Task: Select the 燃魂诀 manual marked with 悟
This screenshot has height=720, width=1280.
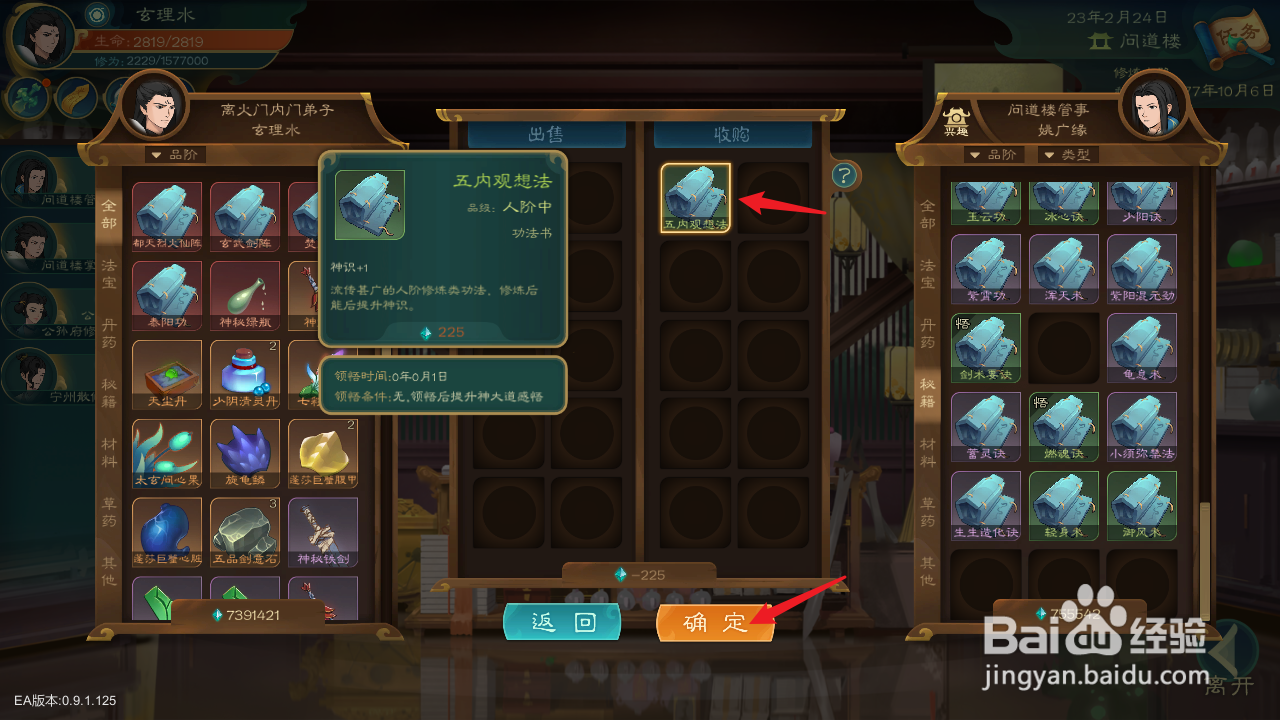Action: 1064,425
